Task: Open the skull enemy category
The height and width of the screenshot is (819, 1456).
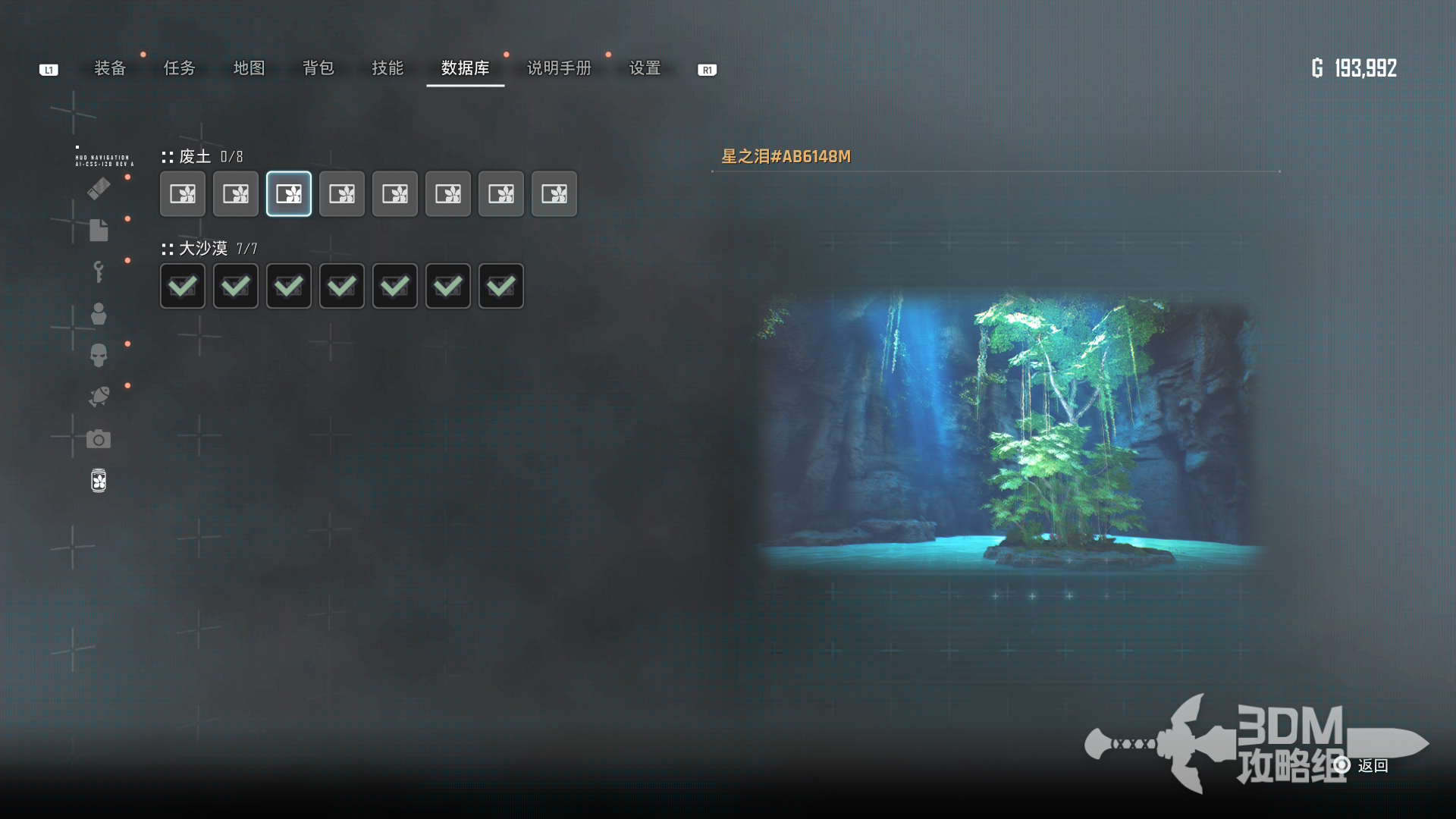Action: pos(99,355)
